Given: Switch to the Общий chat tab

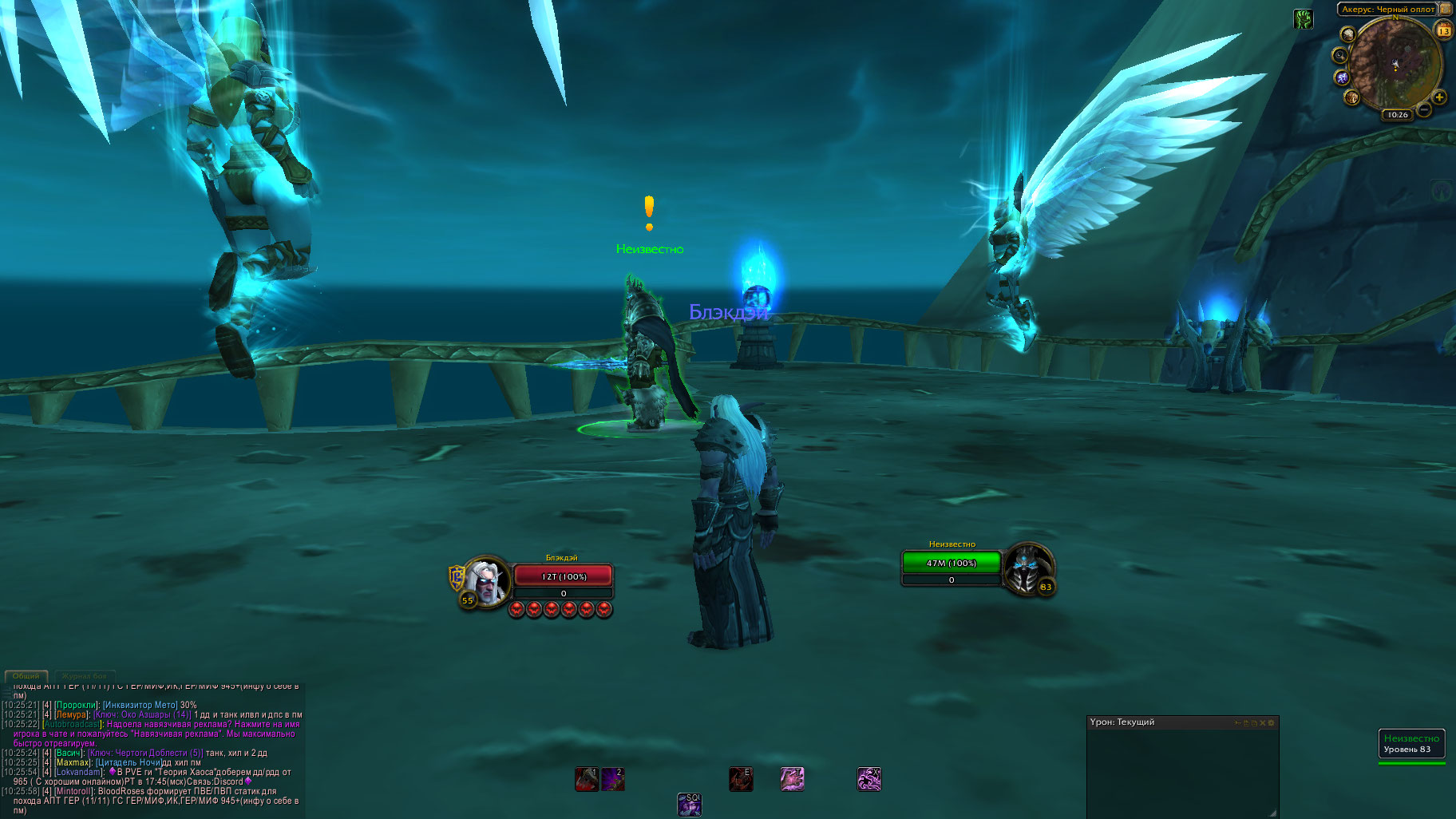Looking at the screenshot, I should (x=26, y=676).
